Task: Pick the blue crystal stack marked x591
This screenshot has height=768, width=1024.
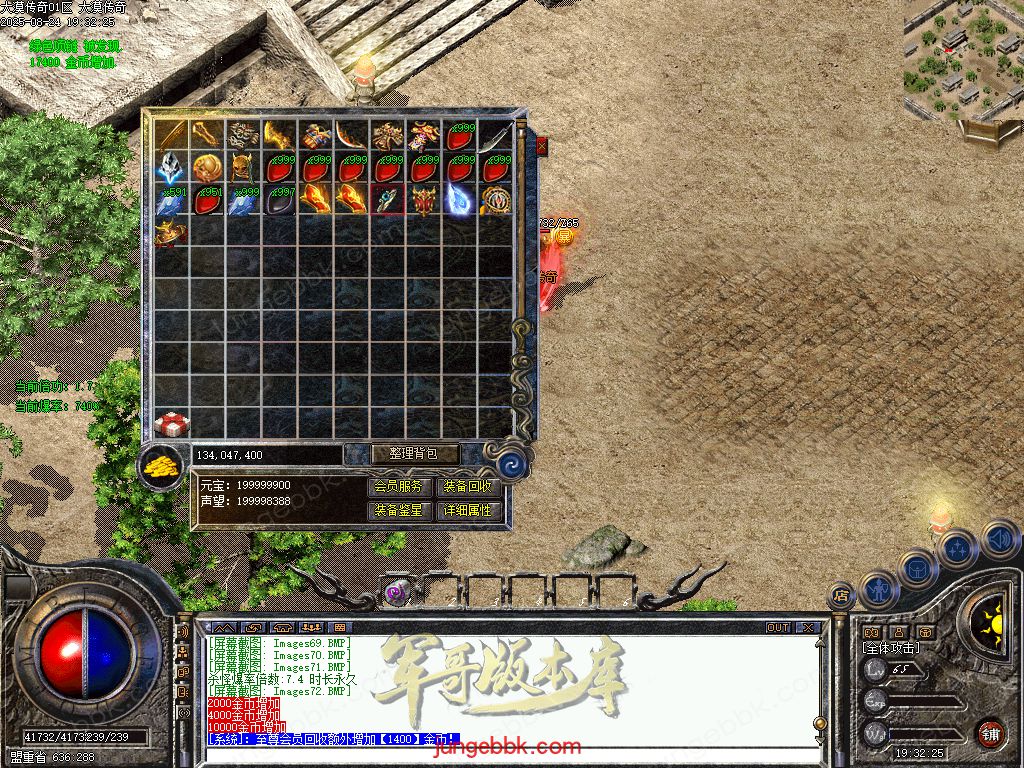Action: [172, 199]
